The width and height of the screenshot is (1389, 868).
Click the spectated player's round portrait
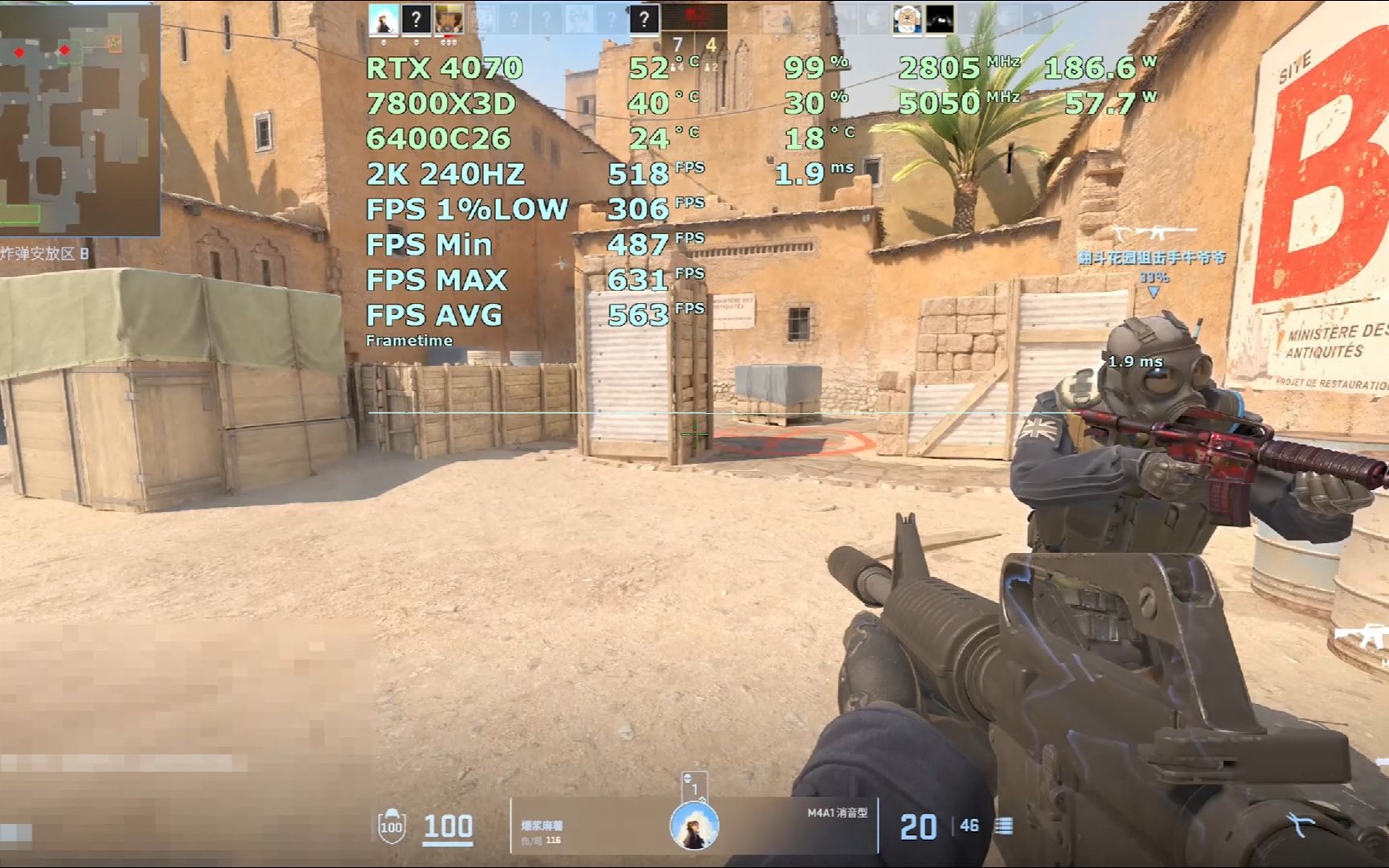pyautogui.click(x=694, y=827)
